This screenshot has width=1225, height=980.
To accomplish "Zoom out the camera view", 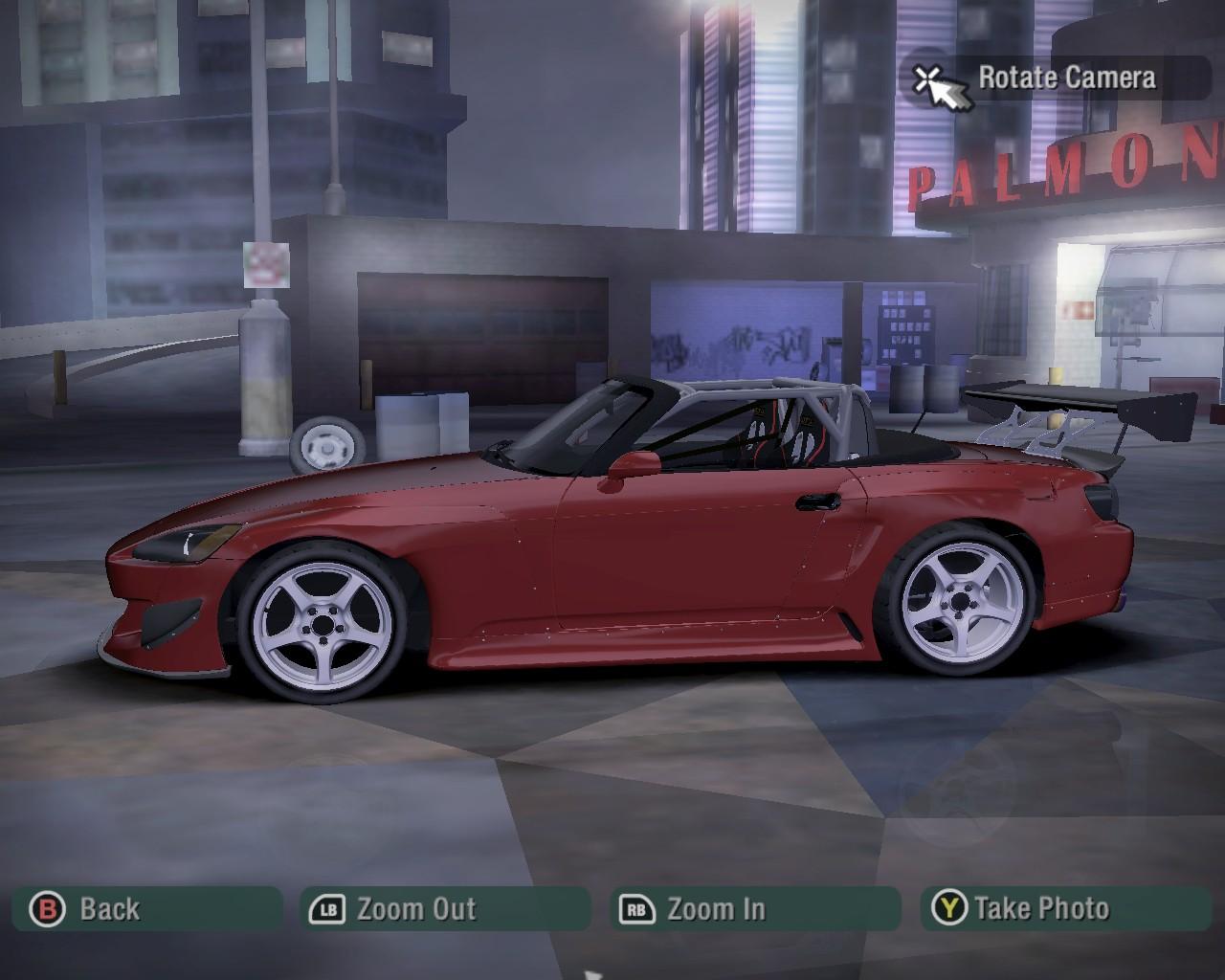I will coord(445,909).
